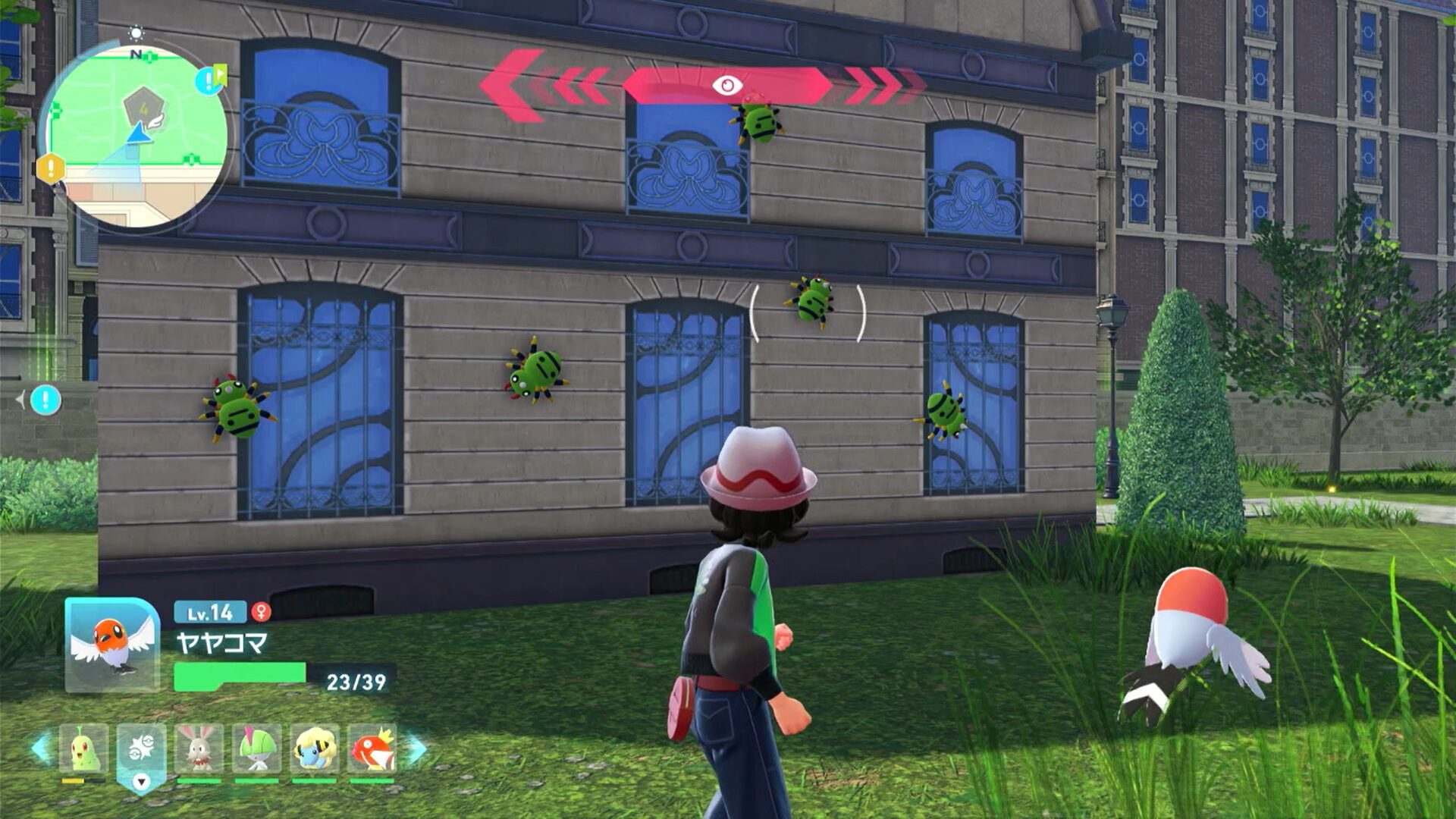Click the blue exclamation notification icon
Screen dimensions: 1456x819
coord(45,400)
